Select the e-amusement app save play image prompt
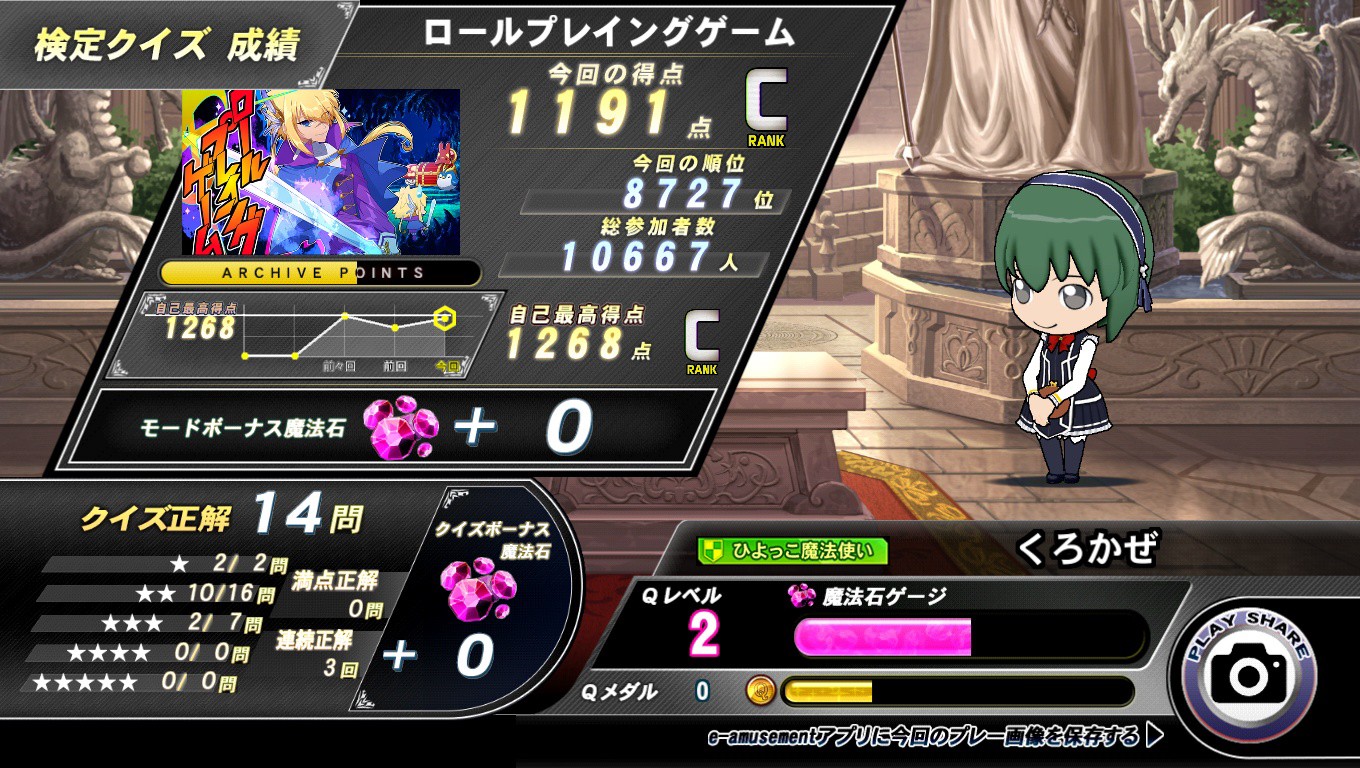1360x768 pixels. pos(934,738)
